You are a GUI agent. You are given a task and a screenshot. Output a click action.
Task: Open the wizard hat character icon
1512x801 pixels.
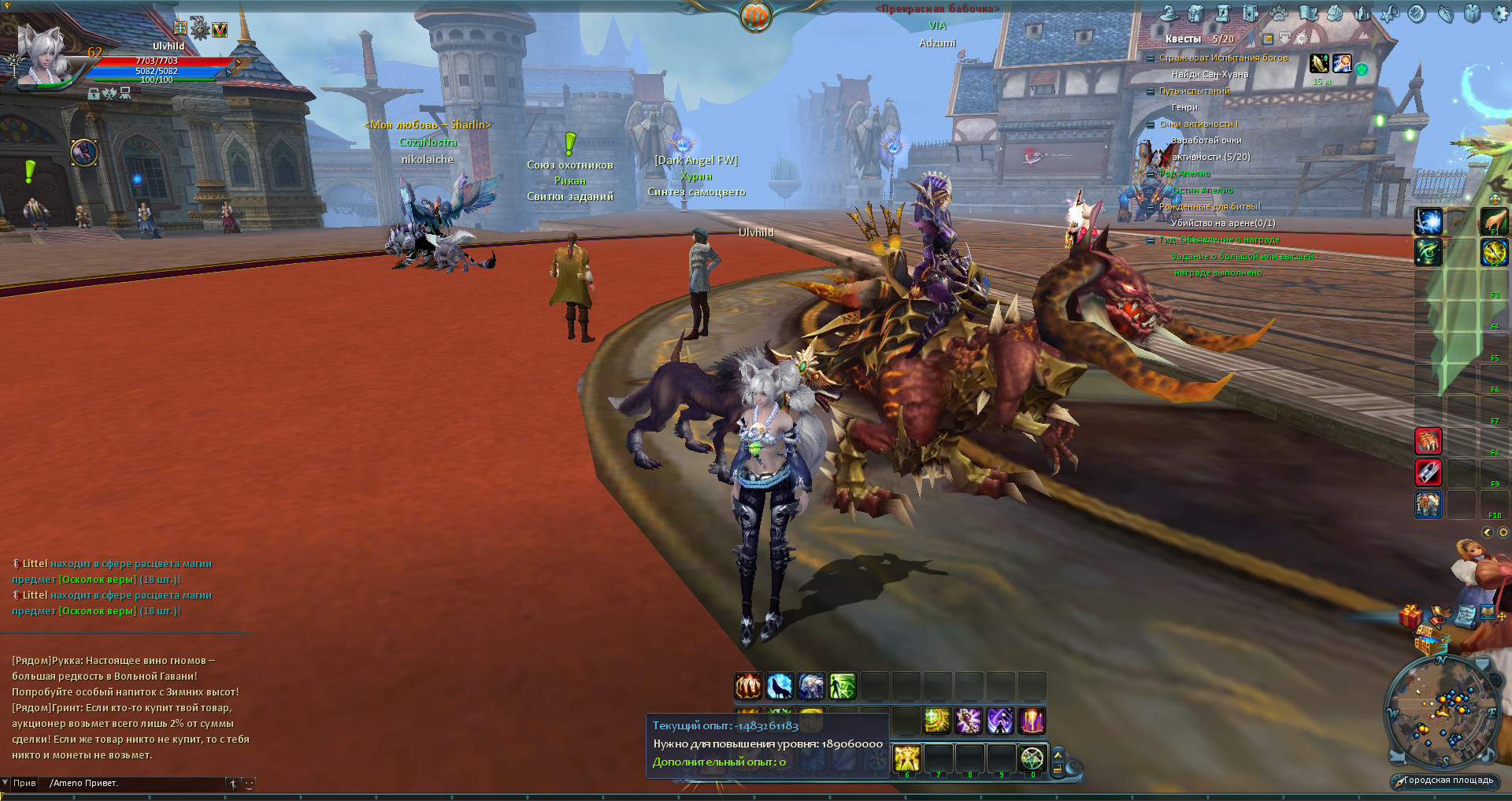[1169, 13]
